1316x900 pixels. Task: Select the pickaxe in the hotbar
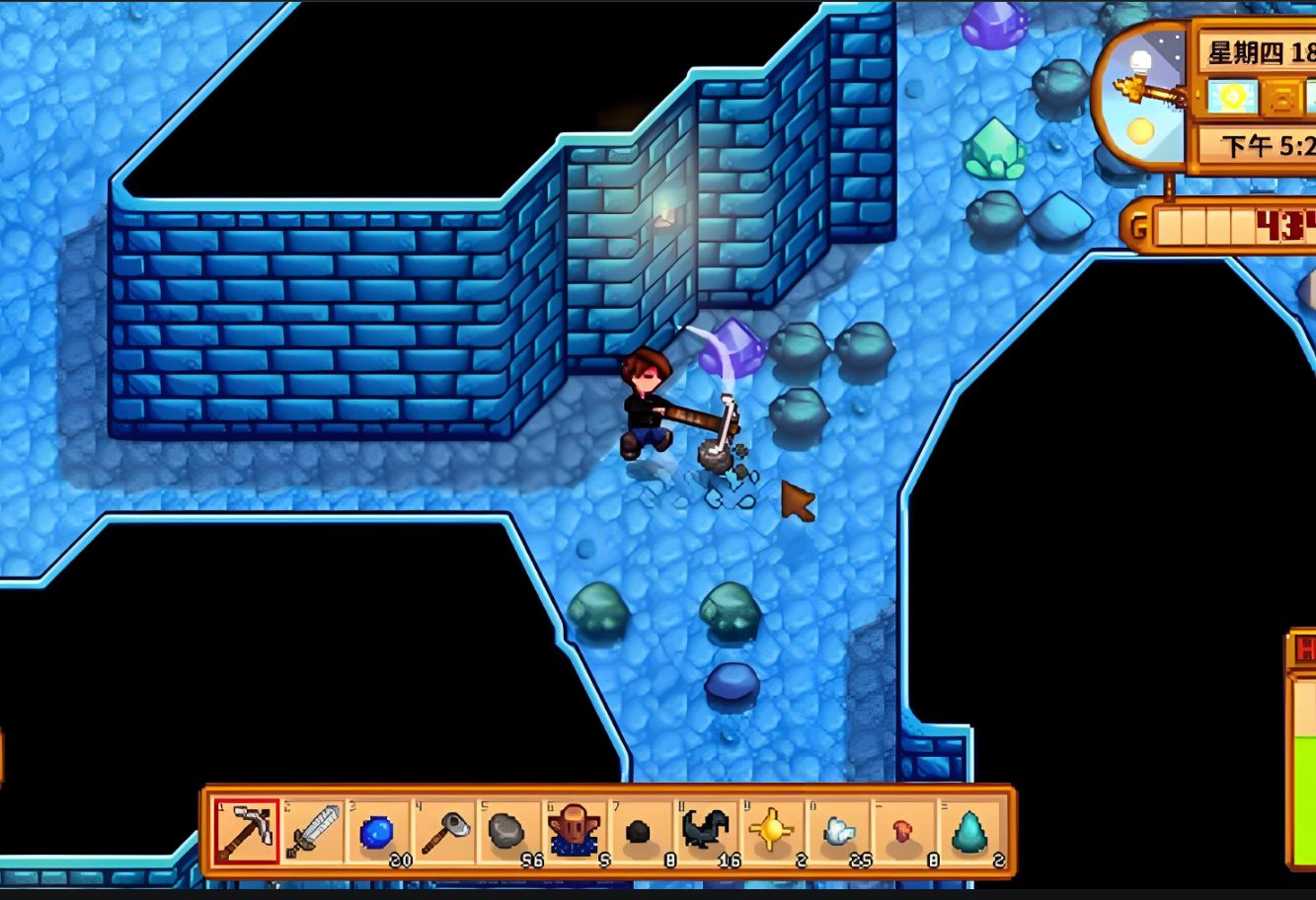[247, 831]
